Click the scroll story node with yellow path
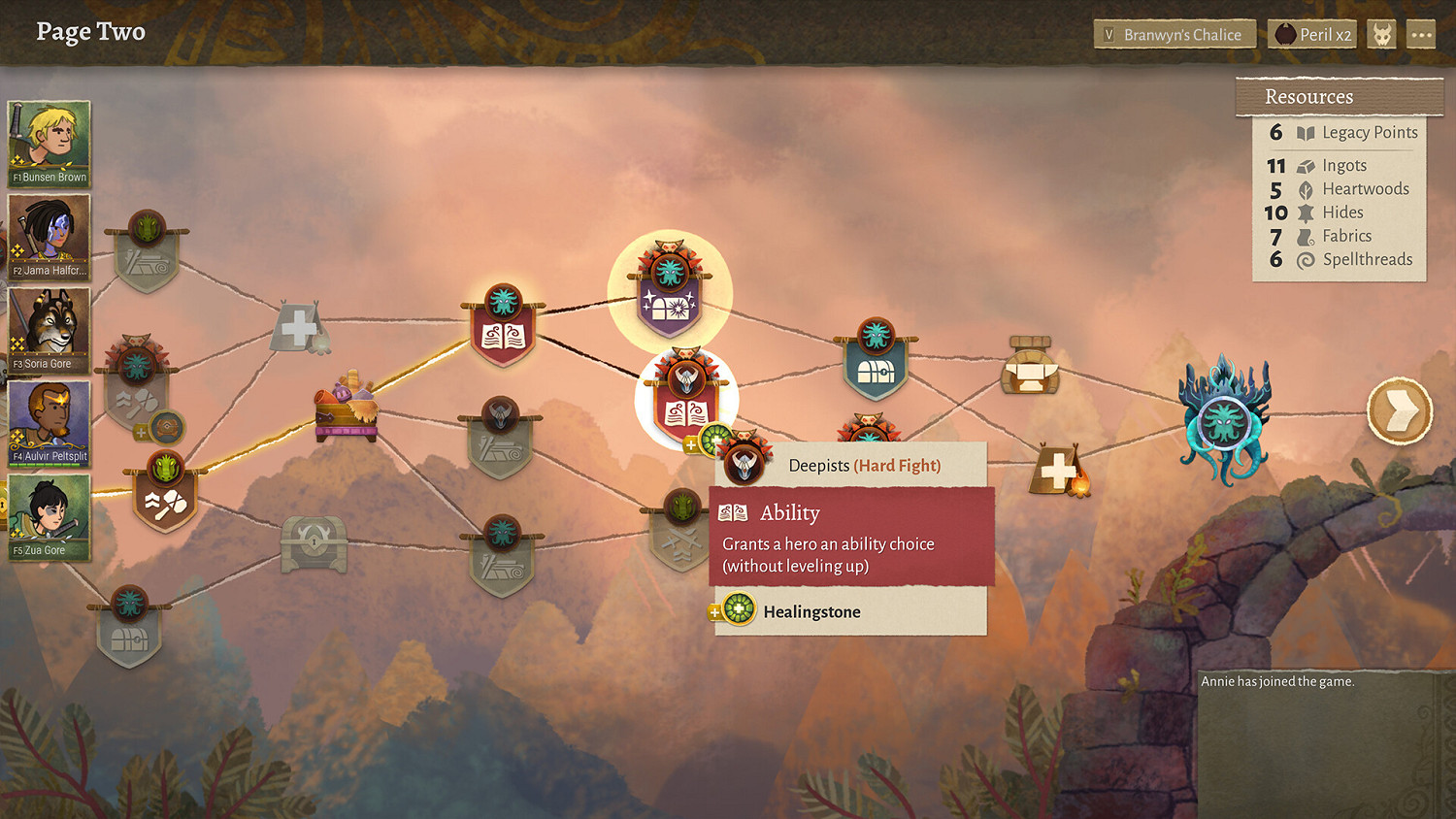Viewport: 1456px width, 819px height. (503, 322)
